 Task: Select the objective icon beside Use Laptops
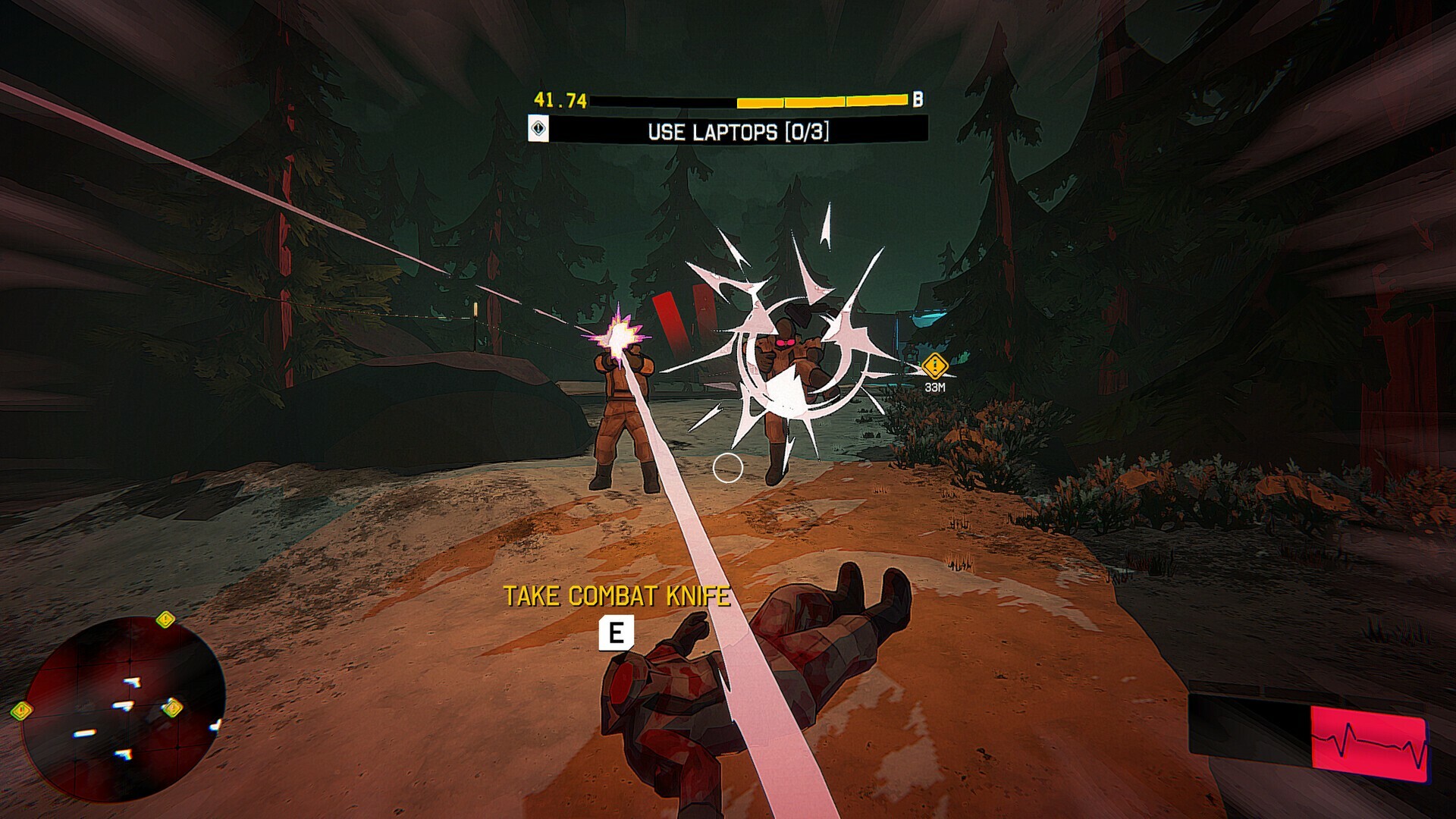[x=538, y=128]
